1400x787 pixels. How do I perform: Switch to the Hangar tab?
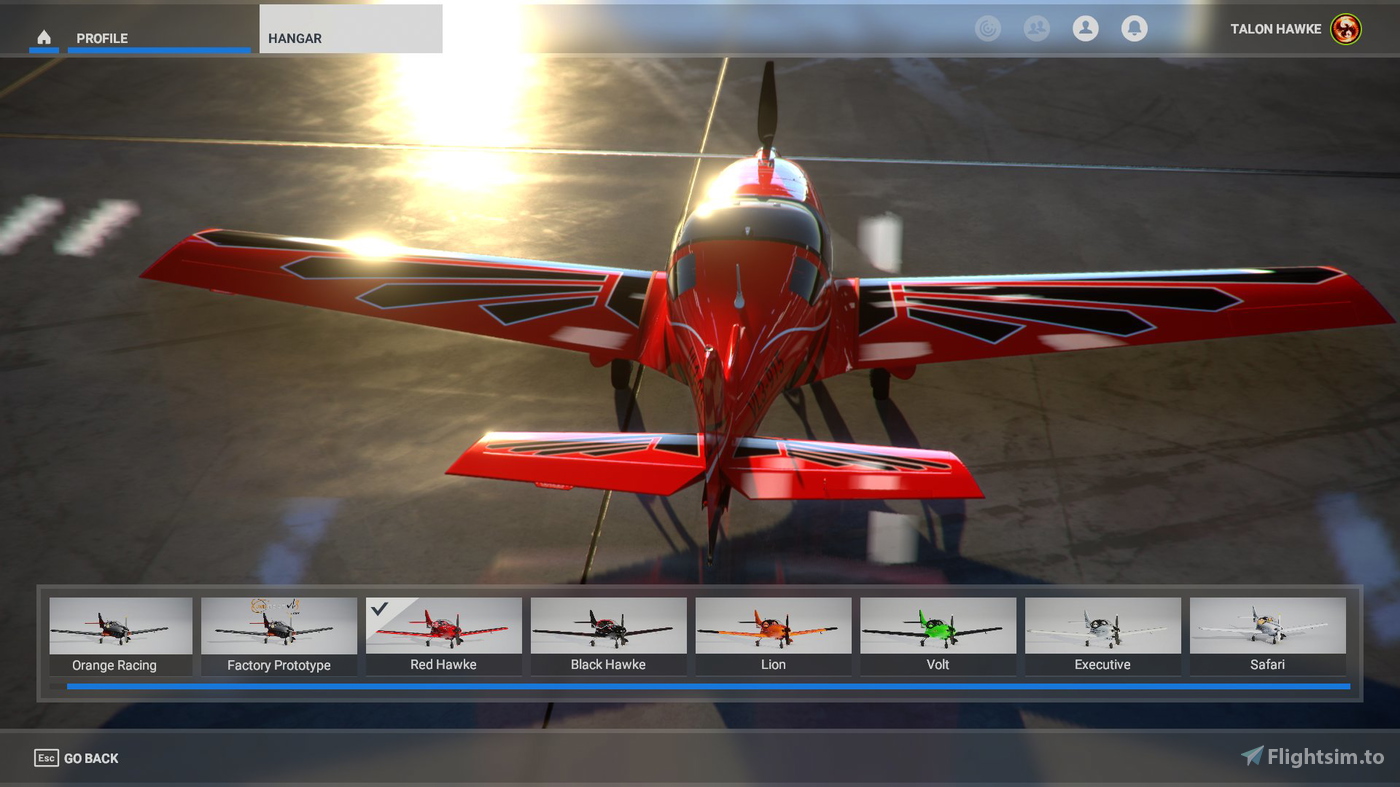pos(294,38)
